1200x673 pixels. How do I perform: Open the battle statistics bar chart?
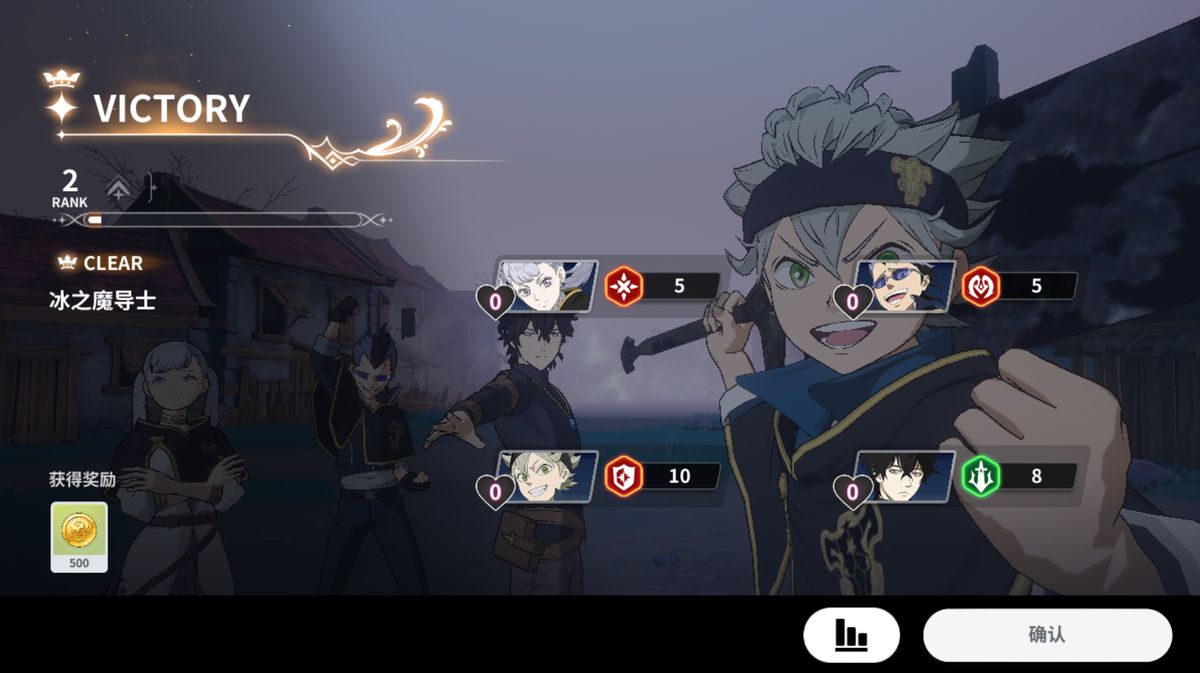coord(851,635)
